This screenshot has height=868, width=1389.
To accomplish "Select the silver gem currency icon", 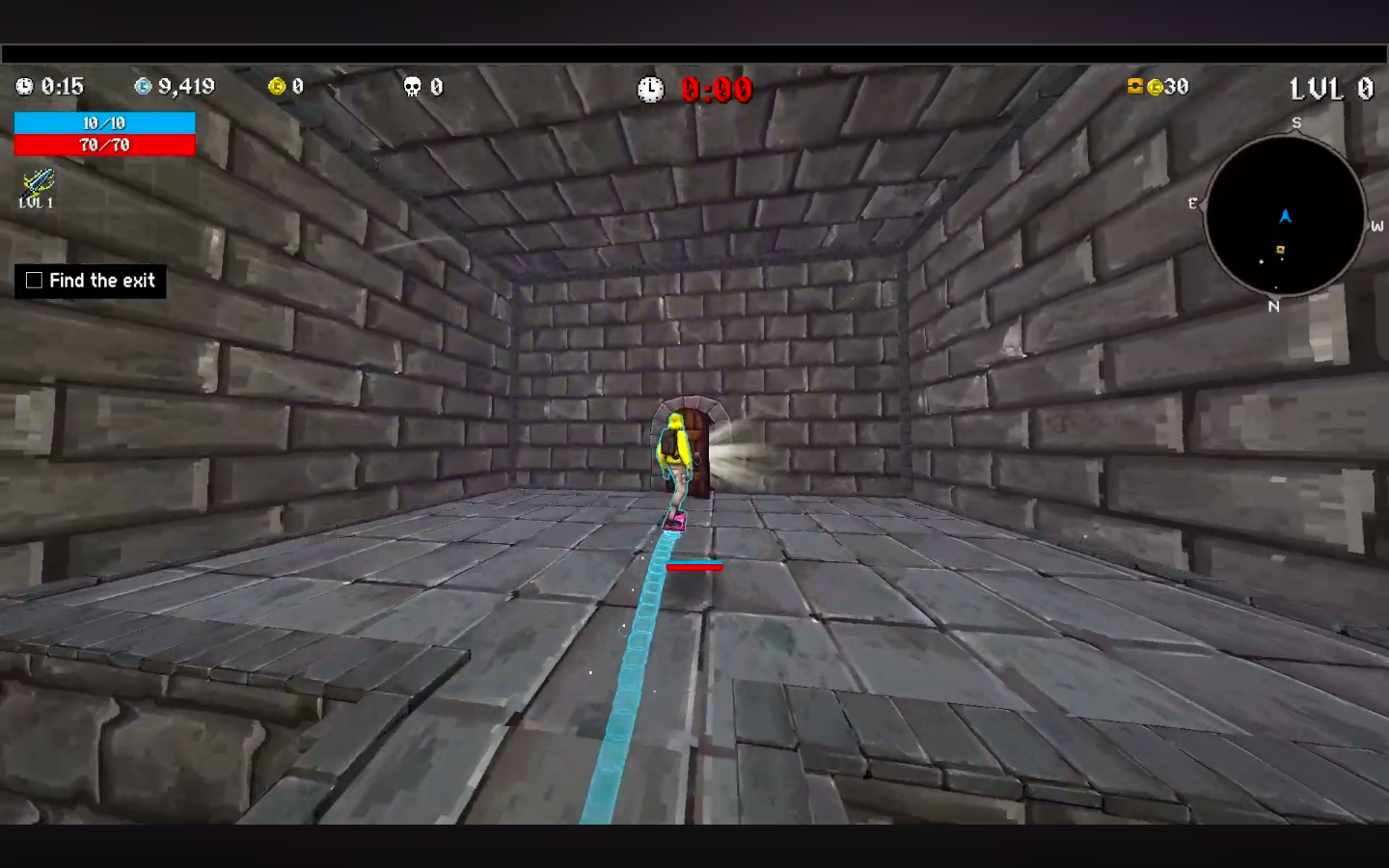I will pos(143,87).
